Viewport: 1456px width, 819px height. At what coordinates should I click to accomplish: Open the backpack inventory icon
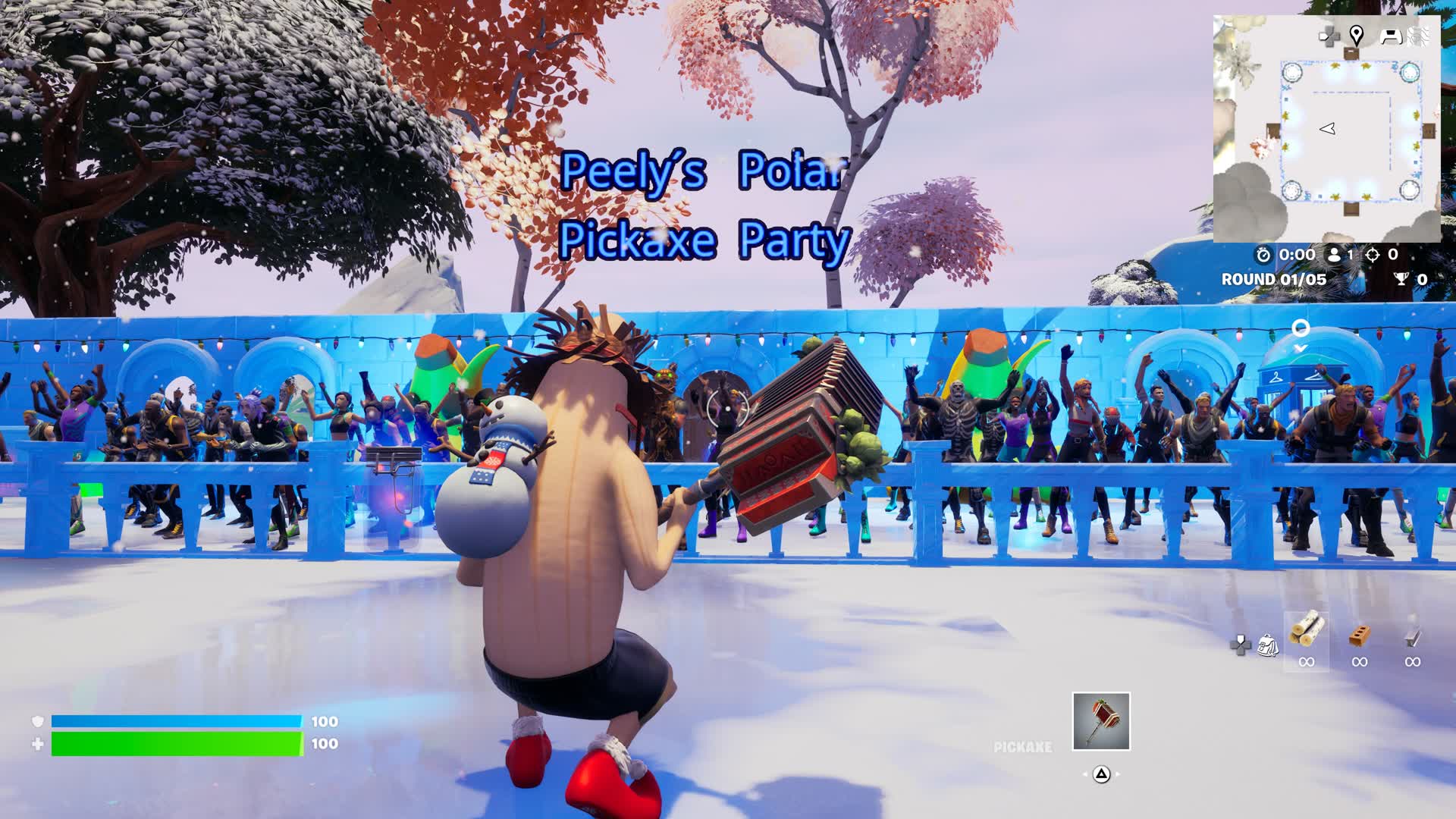point(1268,645)
